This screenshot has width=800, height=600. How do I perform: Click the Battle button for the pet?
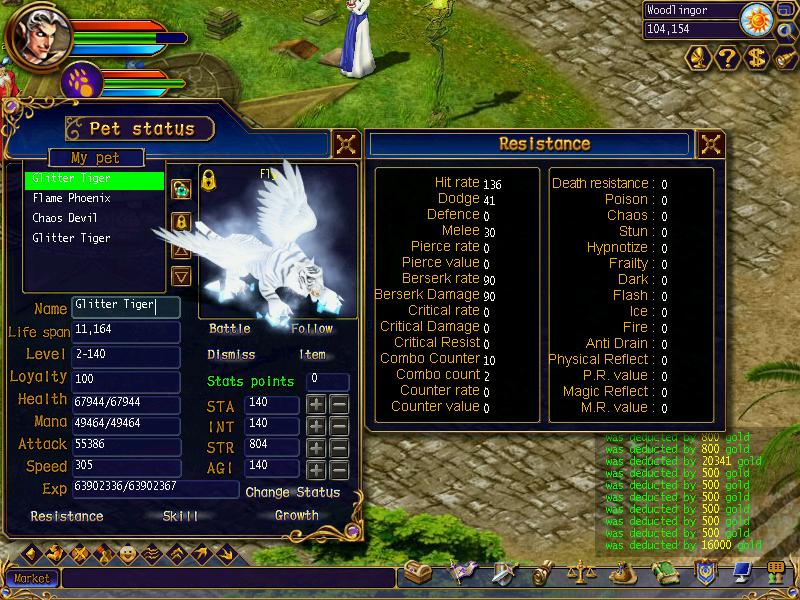point(230,329)
